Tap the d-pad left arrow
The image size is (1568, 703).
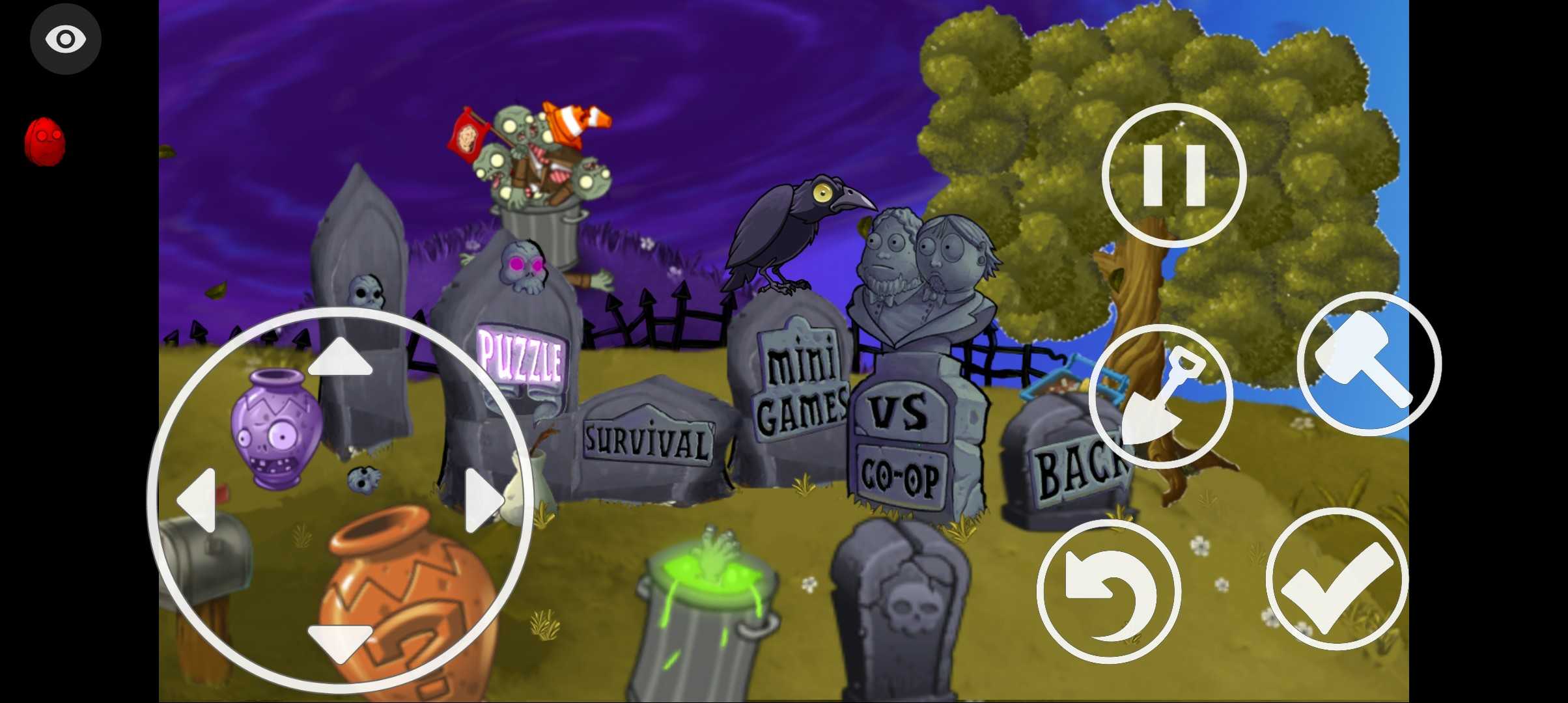(197, 500)
